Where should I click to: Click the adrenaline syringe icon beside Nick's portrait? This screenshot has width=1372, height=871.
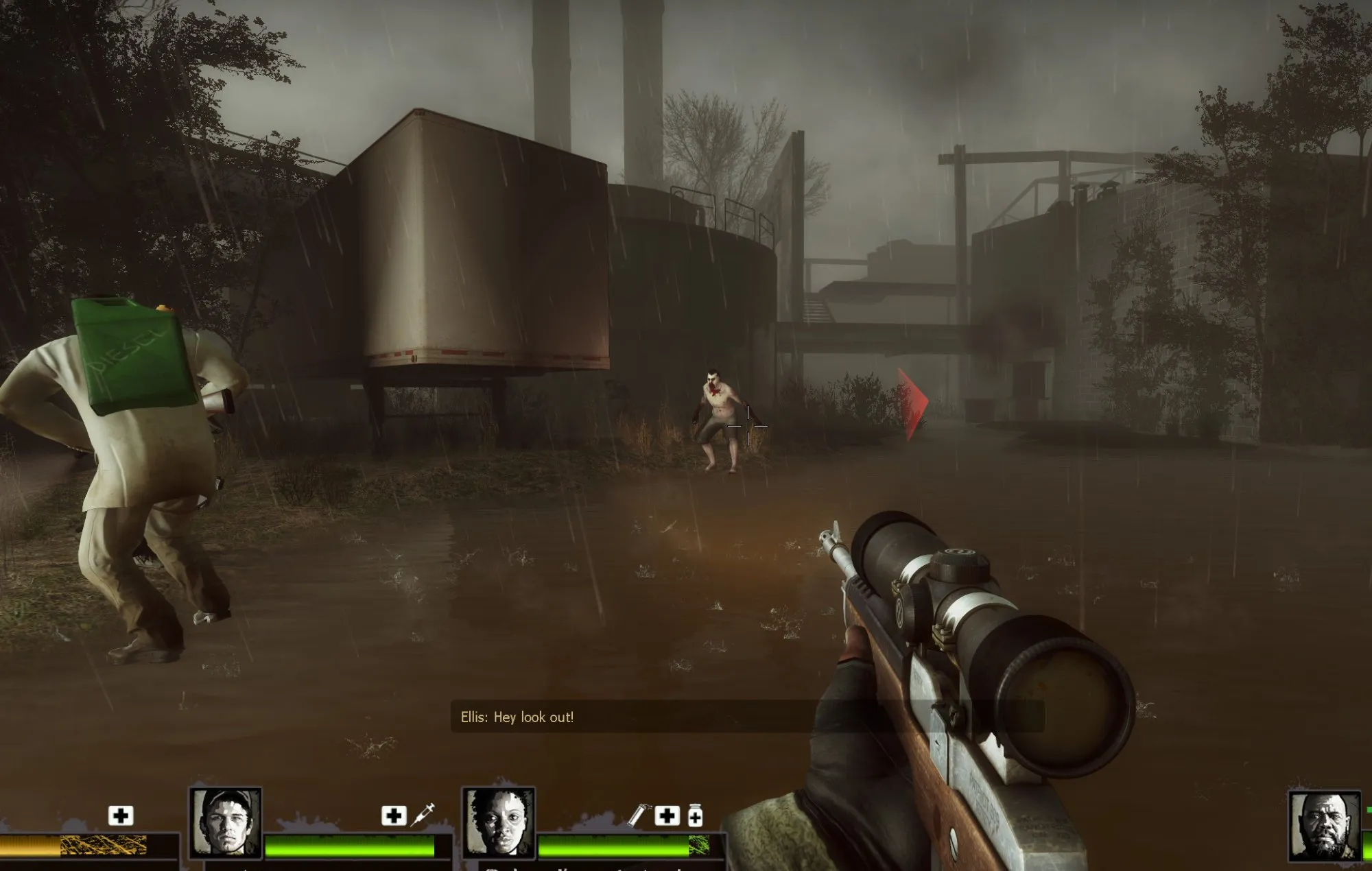click(x=423, y=813)
